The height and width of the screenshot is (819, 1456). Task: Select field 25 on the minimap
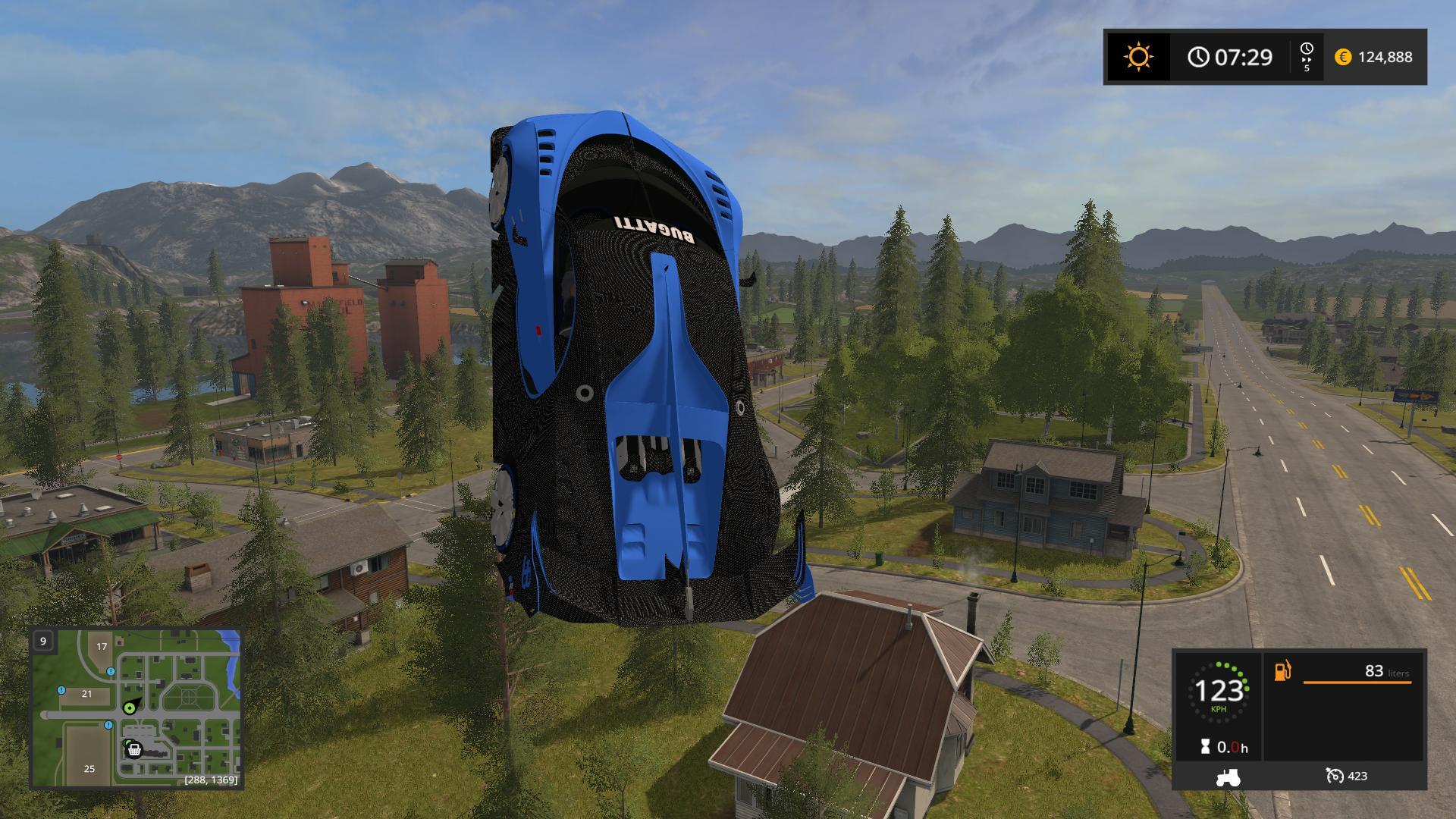tap(89, 768)
